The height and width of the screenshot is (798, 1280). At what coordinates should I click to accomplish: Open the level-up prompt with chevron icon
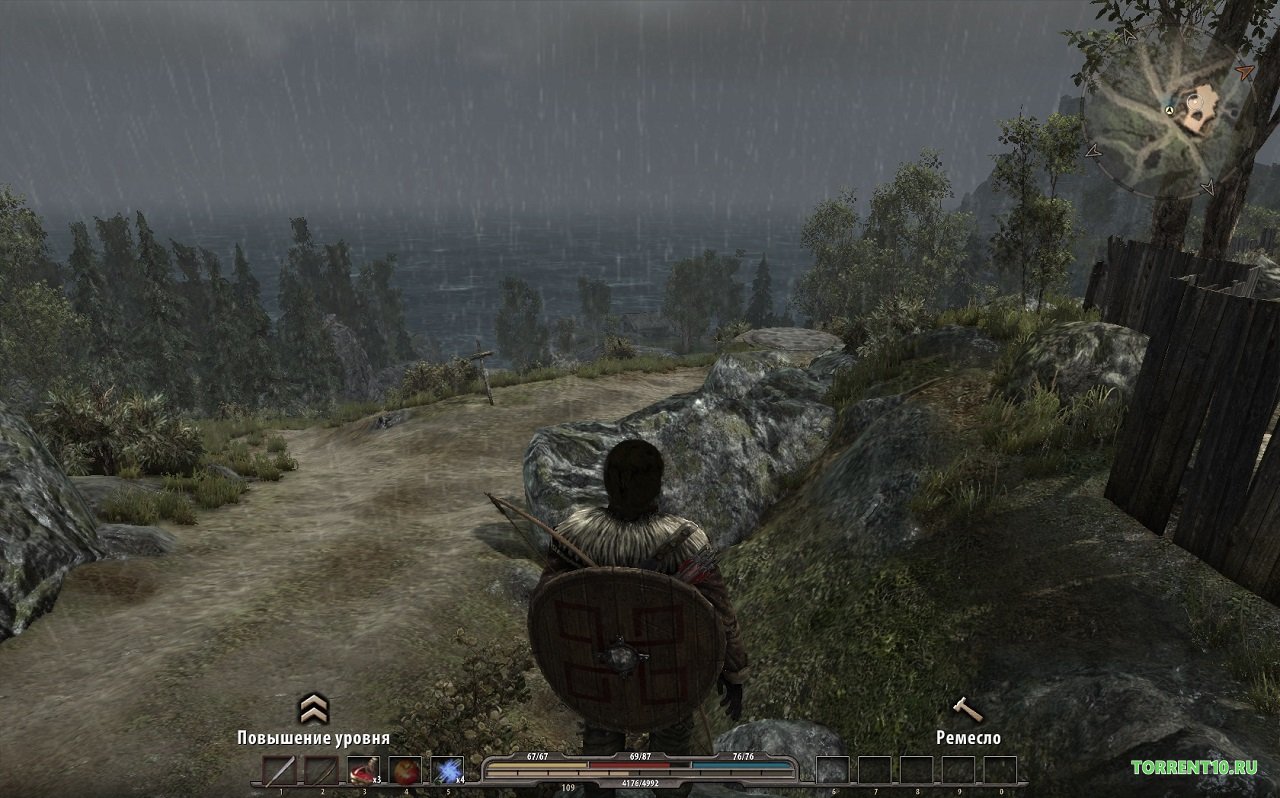[x=314, y=709]
